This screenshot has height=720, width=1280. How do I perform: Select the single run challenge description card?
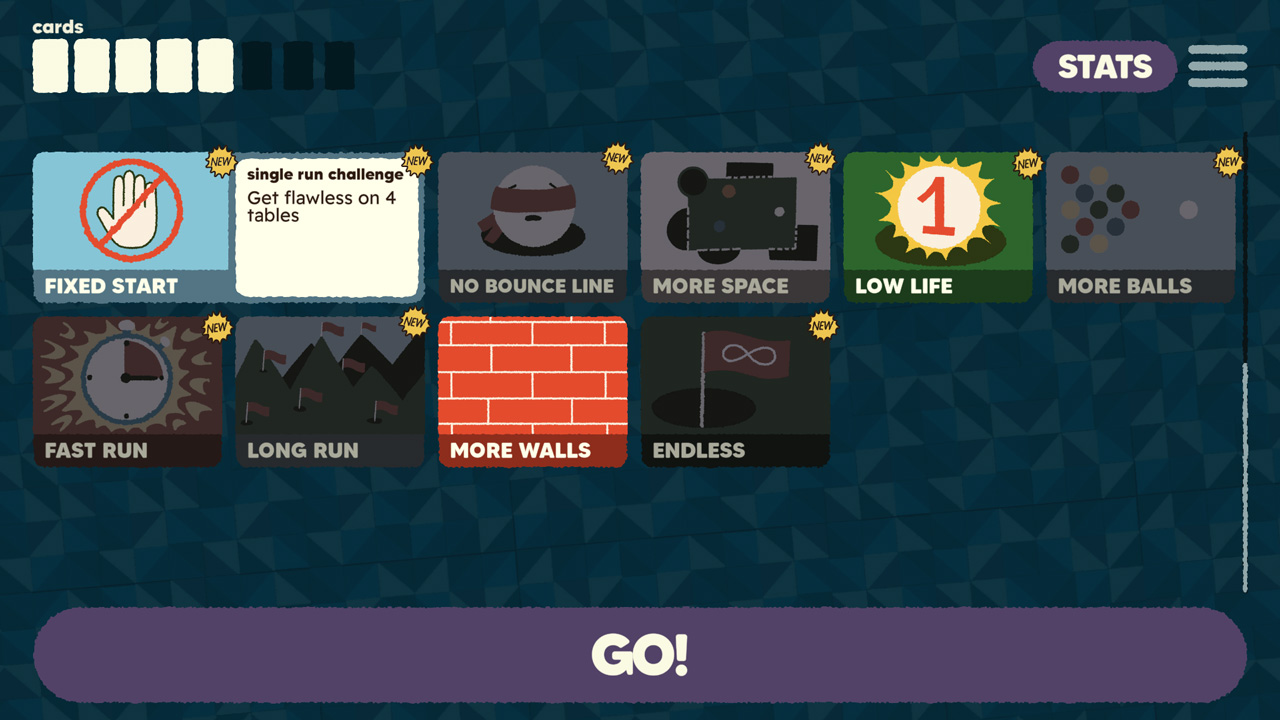[328, 225]
